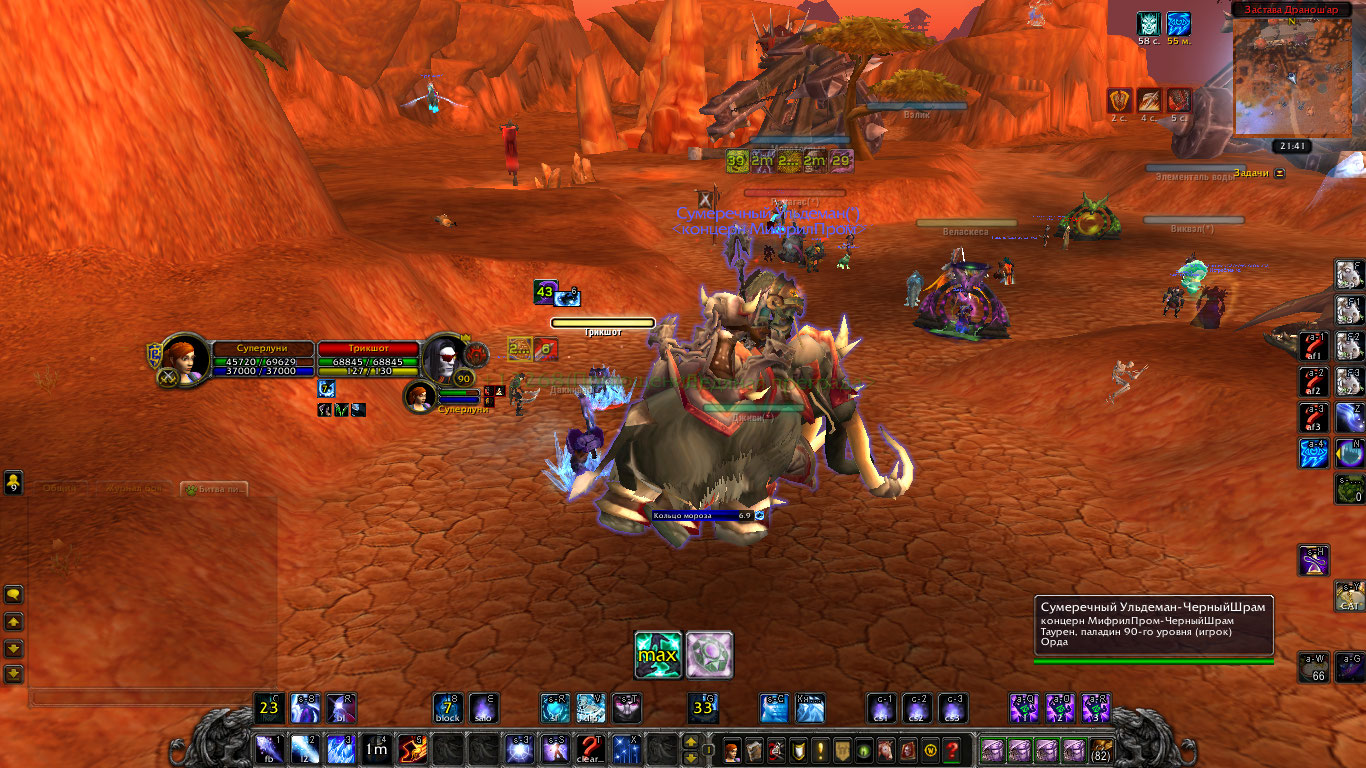Open the chat speech bubble menu
The height and width of the screenshot is (768, 1366).
(x=13, y=594)
